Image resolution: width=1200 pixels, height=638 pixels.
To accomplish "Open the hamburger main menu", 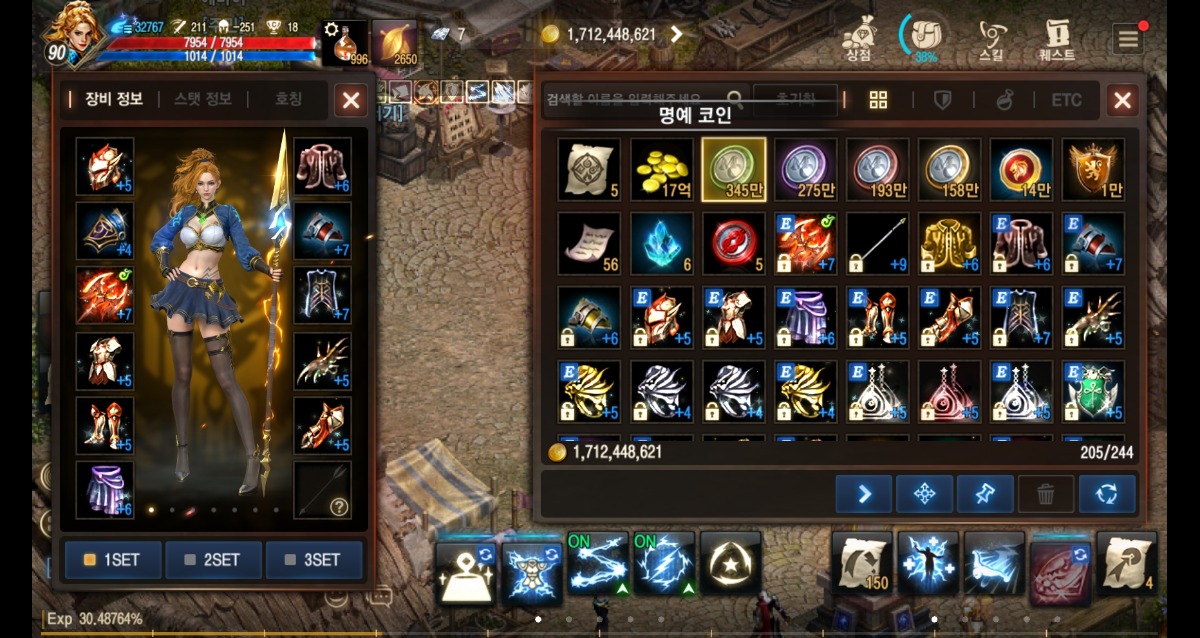I will [1128, 39].
